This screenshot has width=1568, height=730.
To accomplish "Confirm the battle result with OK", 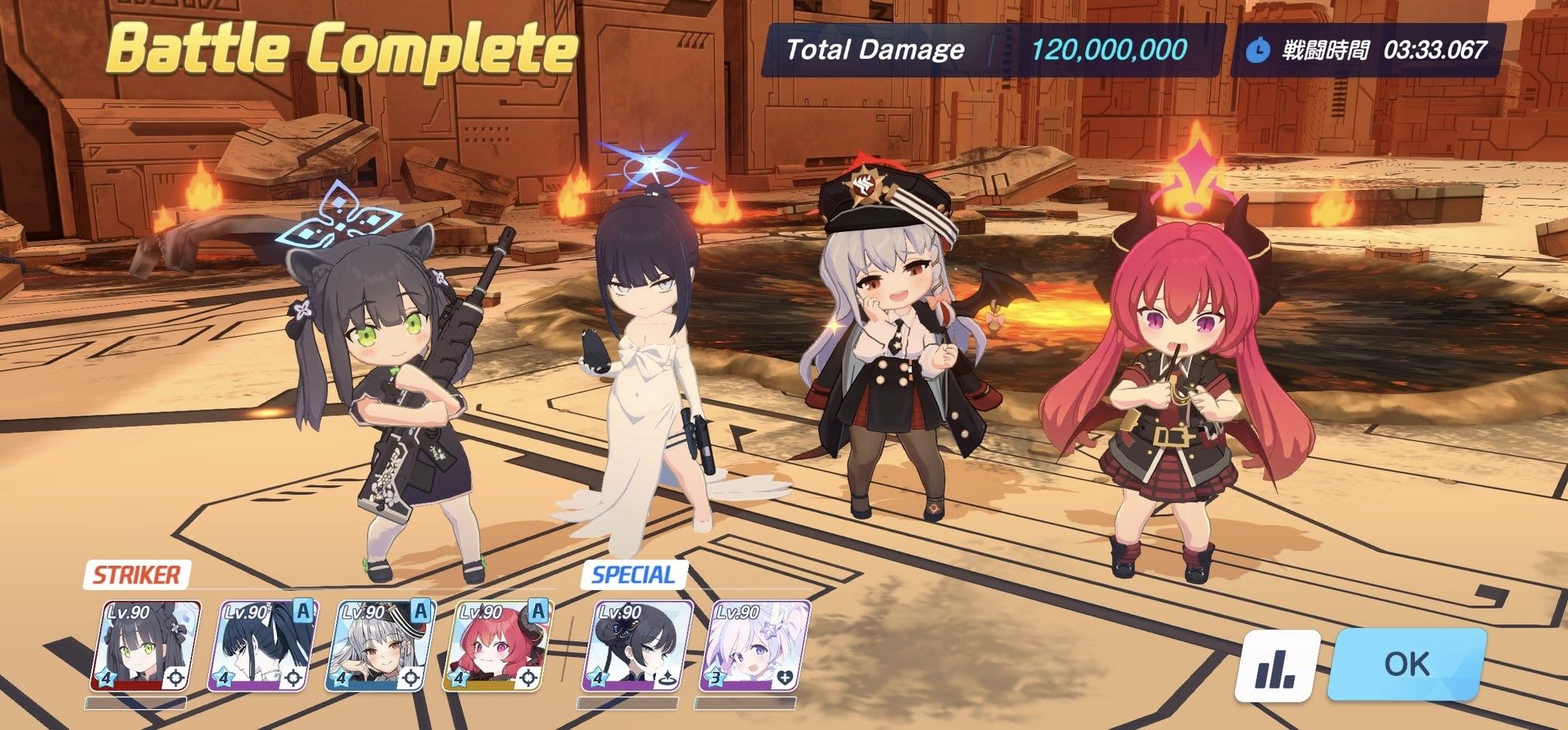I will pyautogui.click(x=1406, y=664).
